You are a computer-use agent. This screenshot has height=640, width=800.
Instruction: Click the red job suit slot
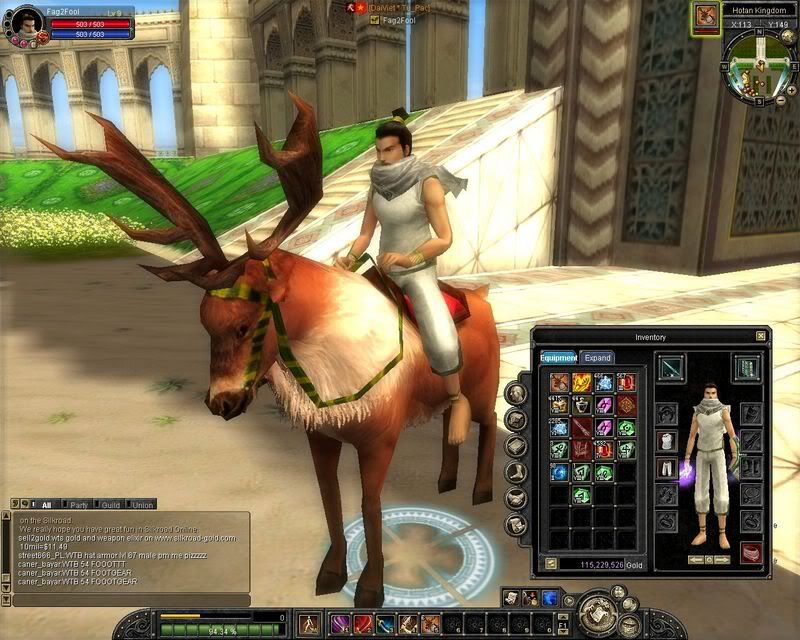[x=751, y=552]
